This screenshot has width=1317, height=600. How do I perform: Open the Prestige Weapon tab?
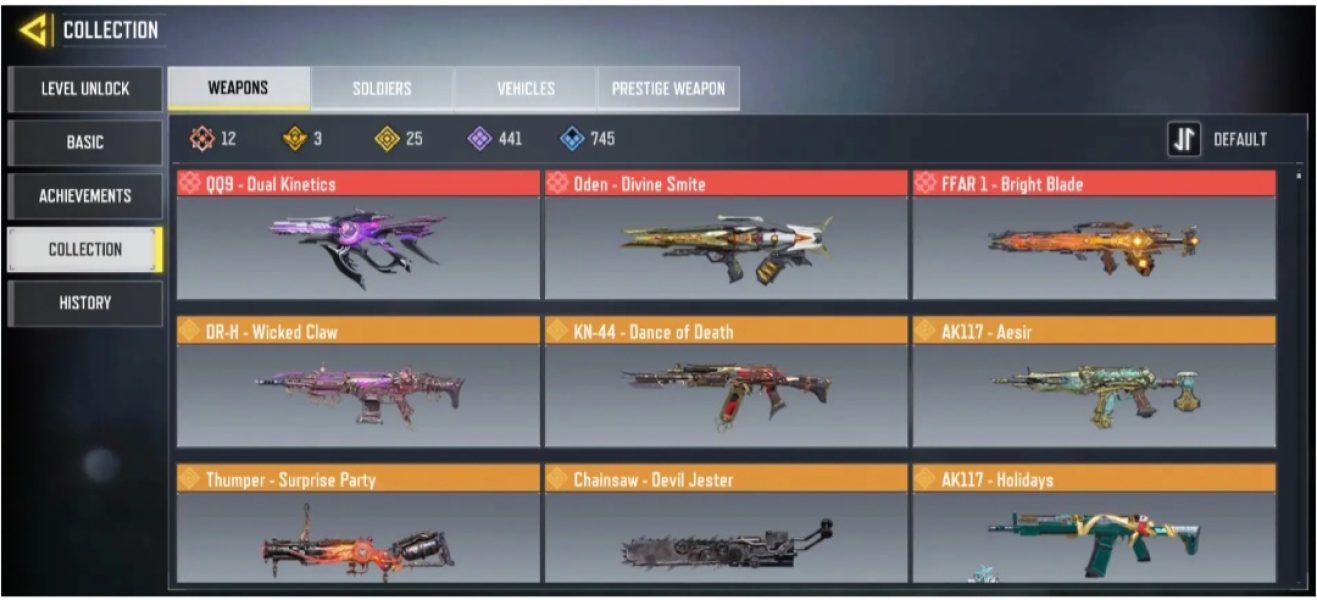[669, 89]
